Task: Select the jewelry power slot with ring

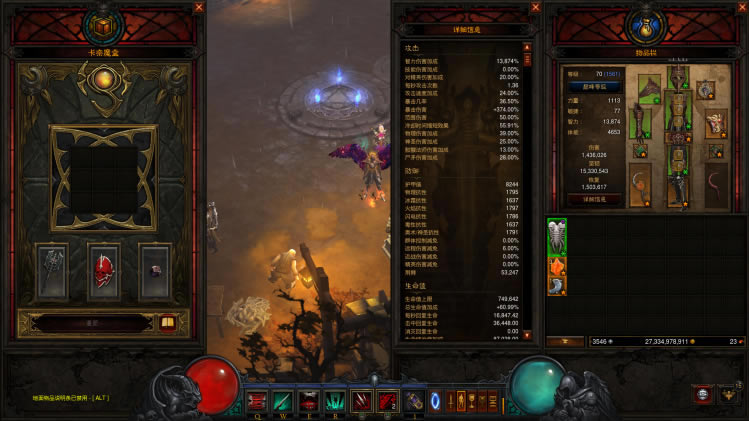Action: pyautogui.click(x=154, y=269)
